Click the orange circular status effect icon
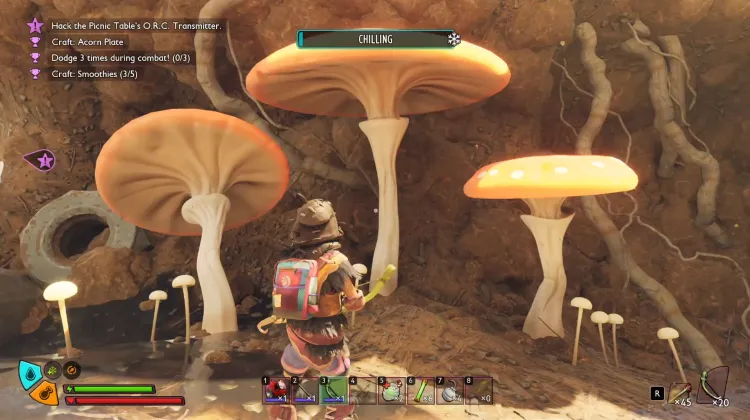The height and width of the screenshot is (420, 750). pyautogui.click(x=70, y=366)
